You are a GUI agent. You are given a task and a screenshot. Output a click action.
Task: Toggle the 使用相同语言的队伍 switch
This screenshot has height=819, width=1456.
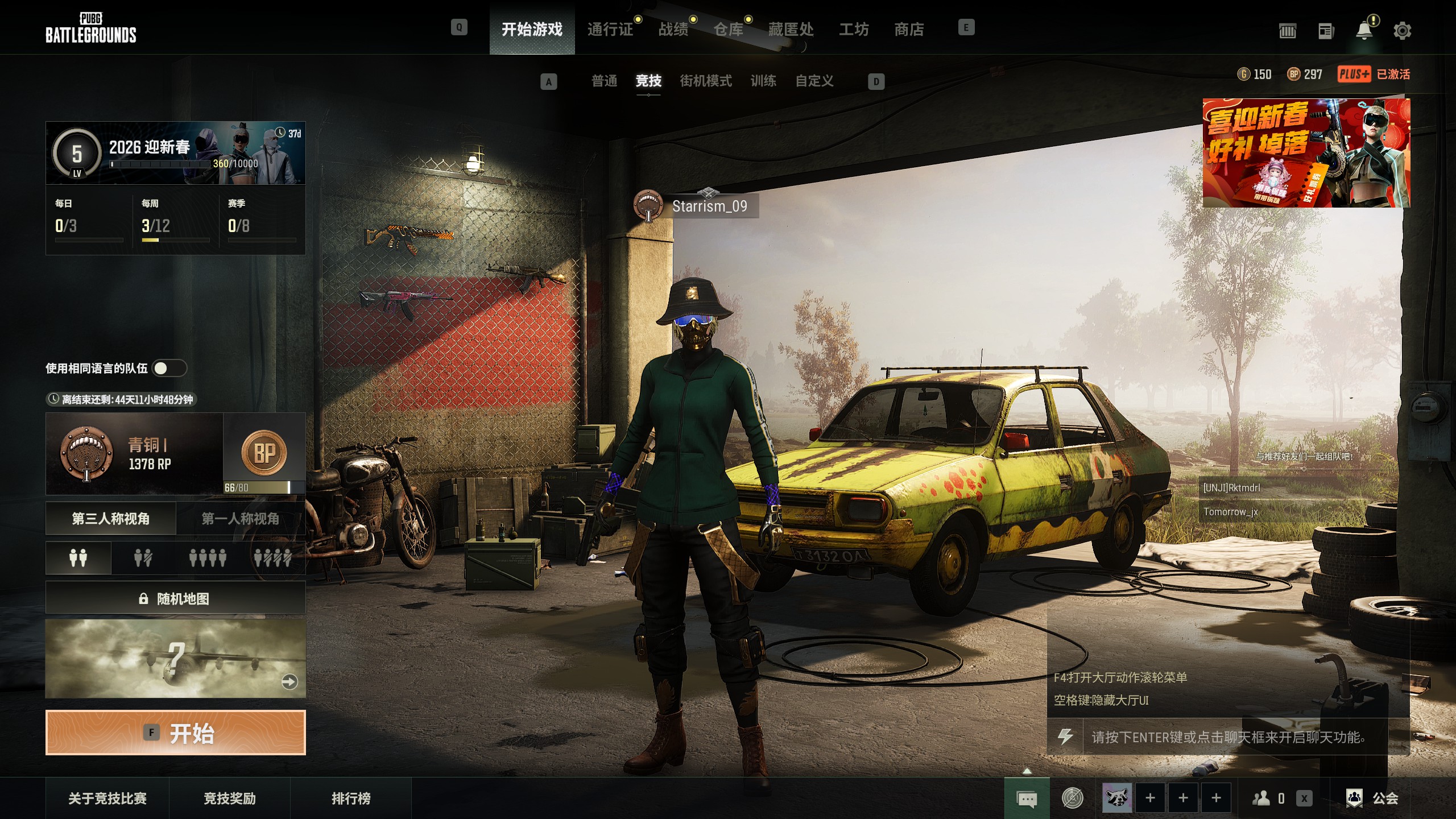point(169,369)
